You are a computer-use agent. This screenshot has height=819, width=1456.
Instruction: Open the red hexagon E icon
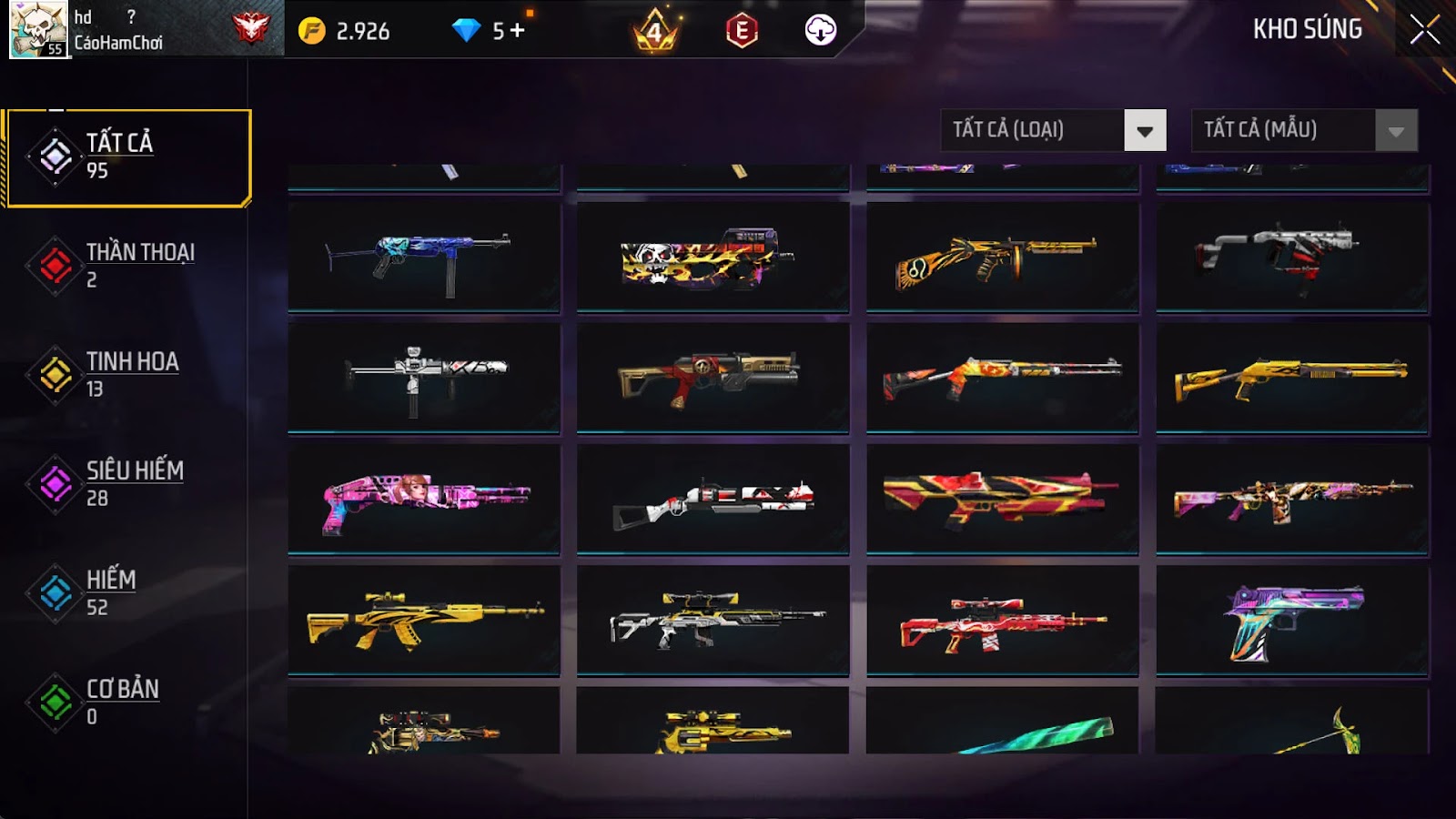pos(742,31)
